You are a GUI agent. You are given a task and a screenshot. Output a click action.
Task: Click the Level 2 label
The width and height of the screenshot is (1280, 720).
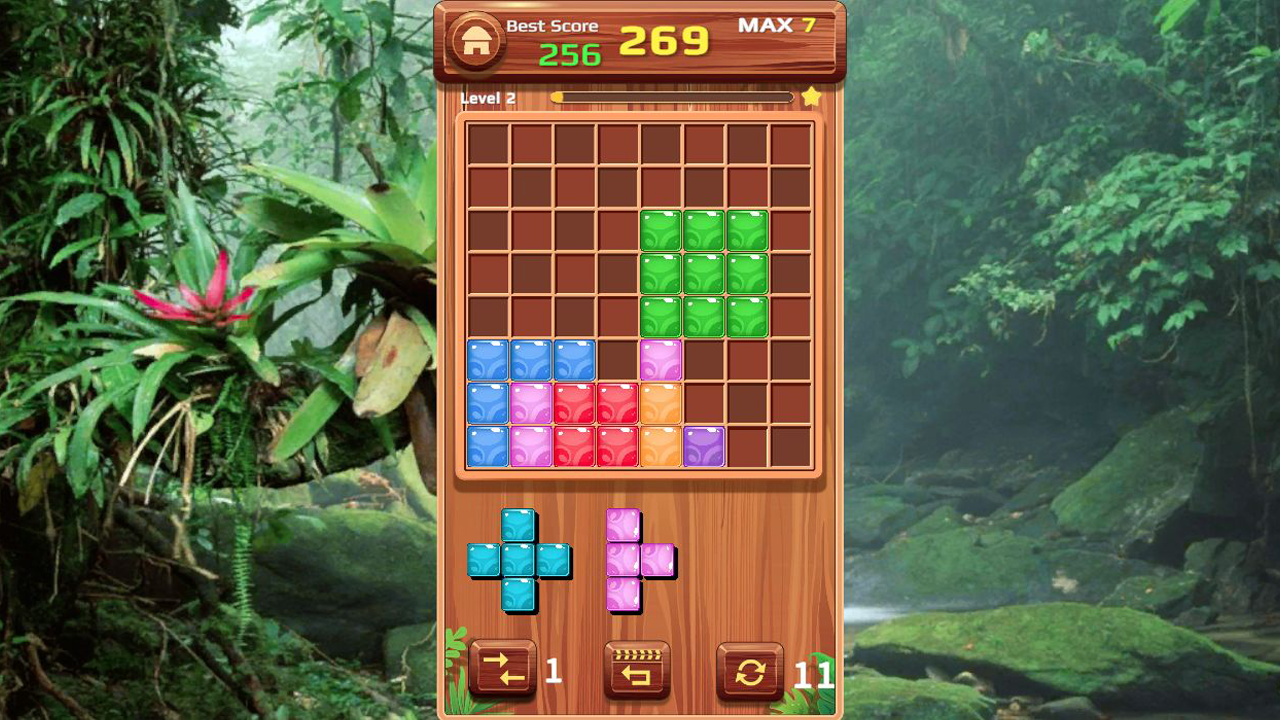click(490, 98)
